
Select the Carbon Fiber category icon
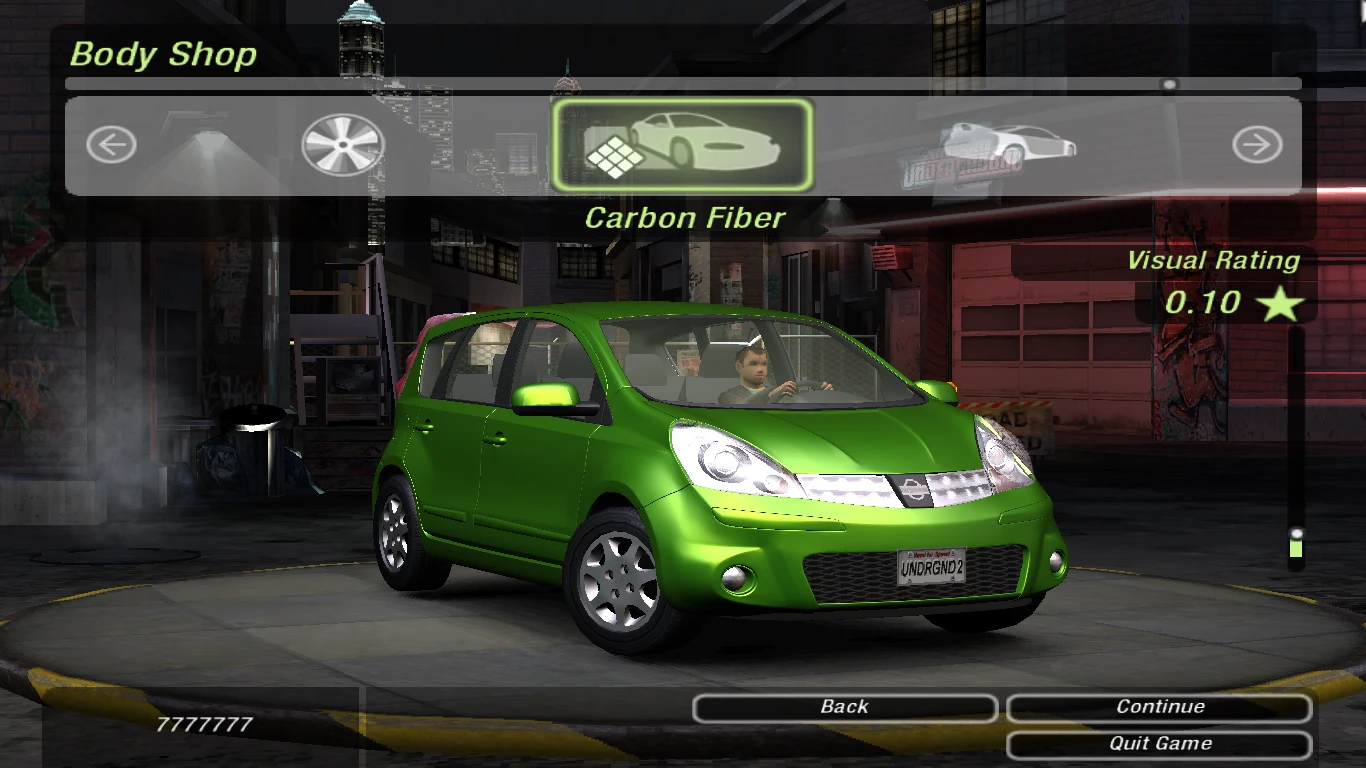(x=683, y=143)
